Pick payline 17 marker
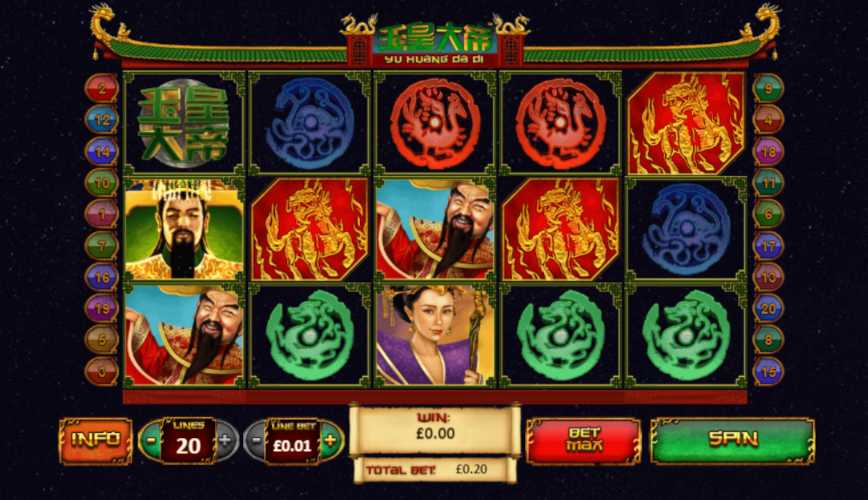Image resolution: width=868 pixels, height=500 pixels. point(768,245)
